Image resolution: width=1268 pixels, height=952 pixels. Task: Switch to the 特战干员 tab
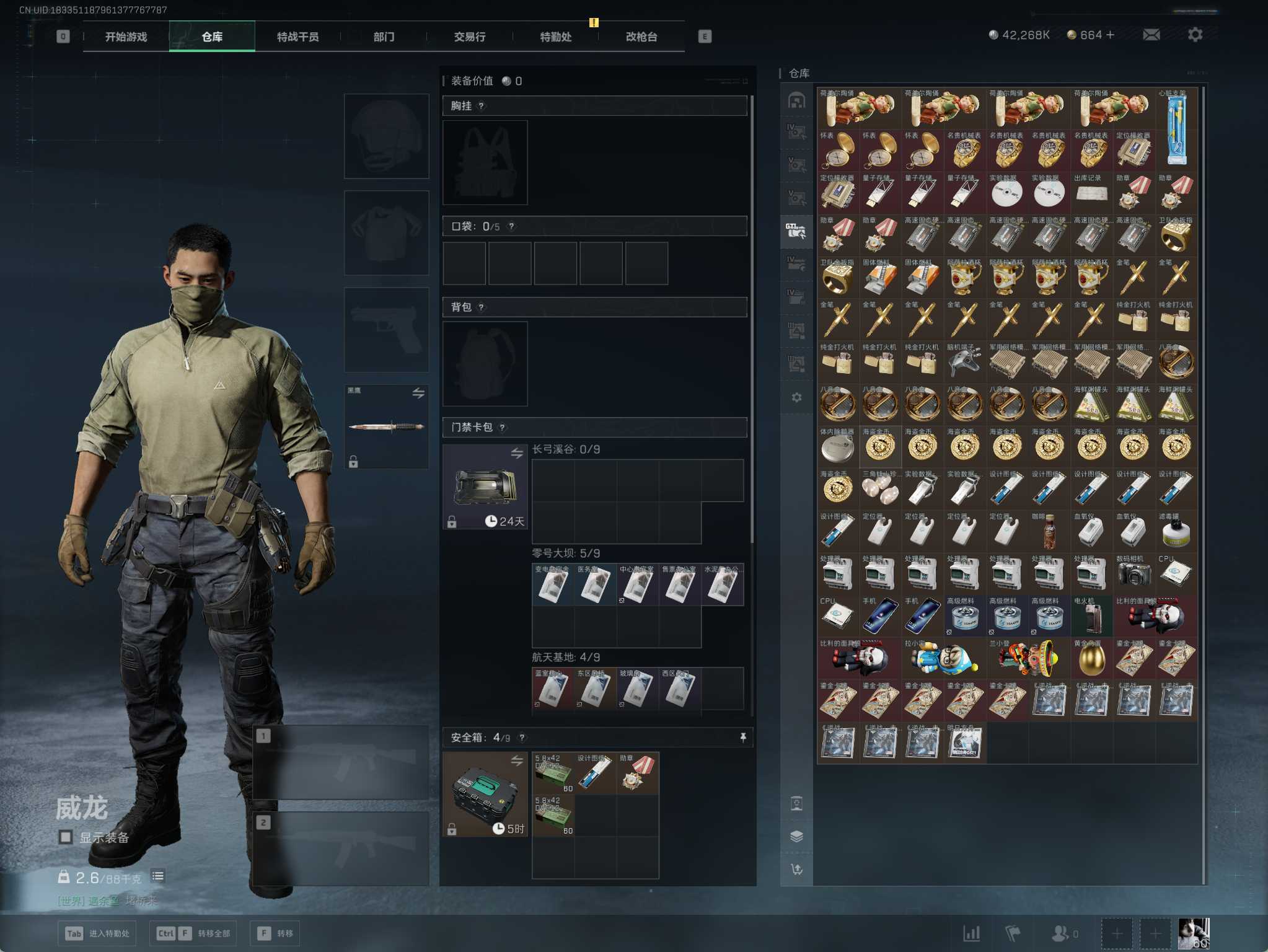coord(297,37)
